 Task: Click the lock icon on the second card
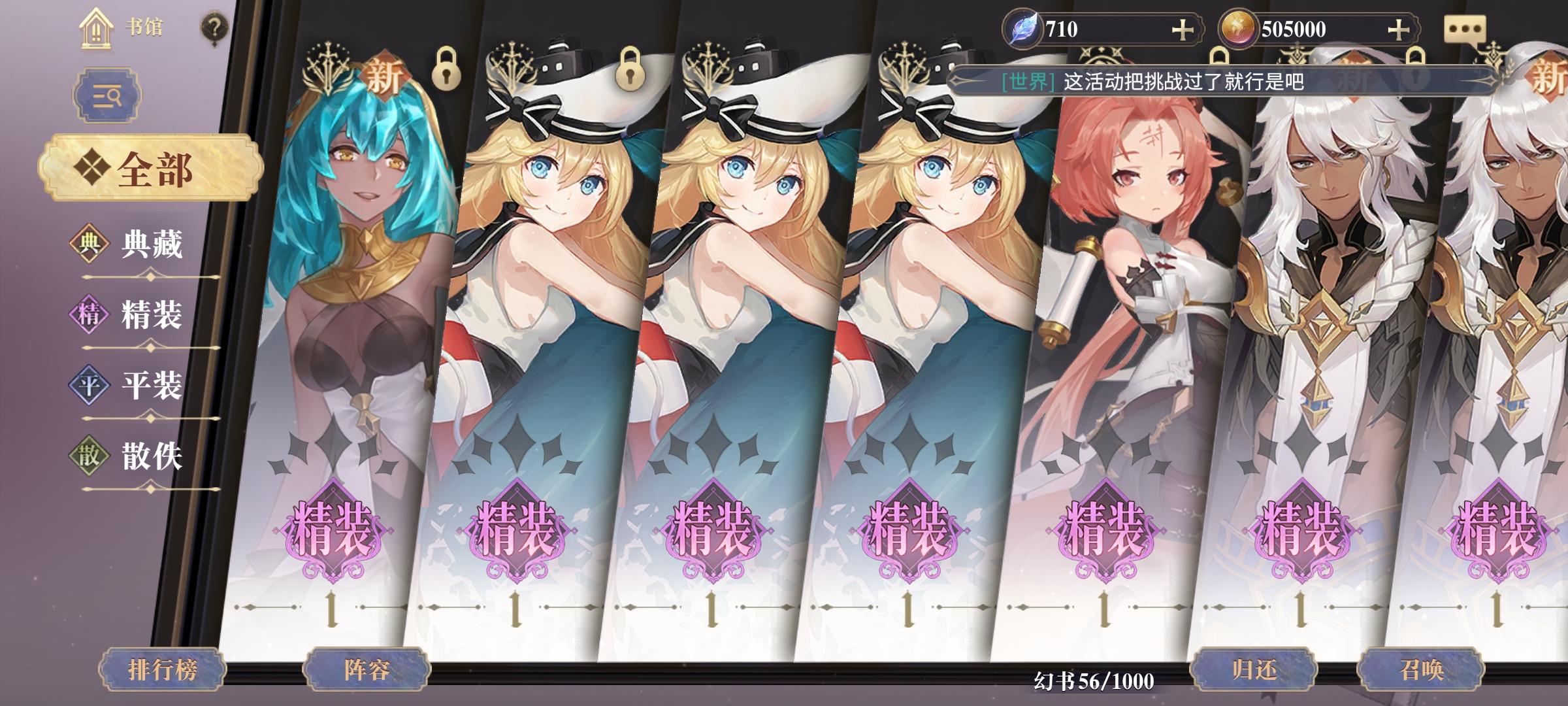634,69
